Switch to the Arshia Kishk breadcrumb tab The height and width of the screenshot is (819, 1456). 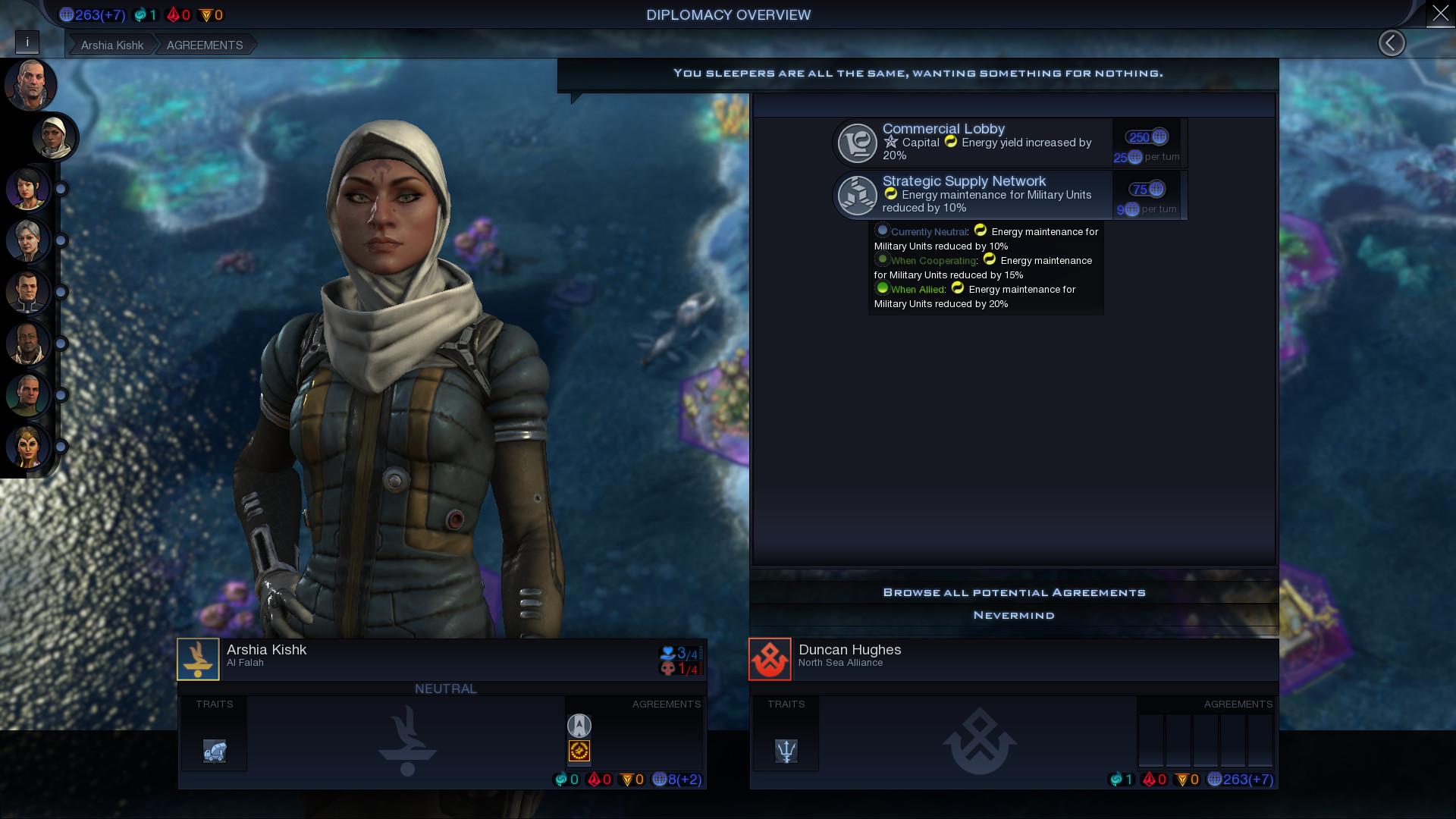click(111, 45)
